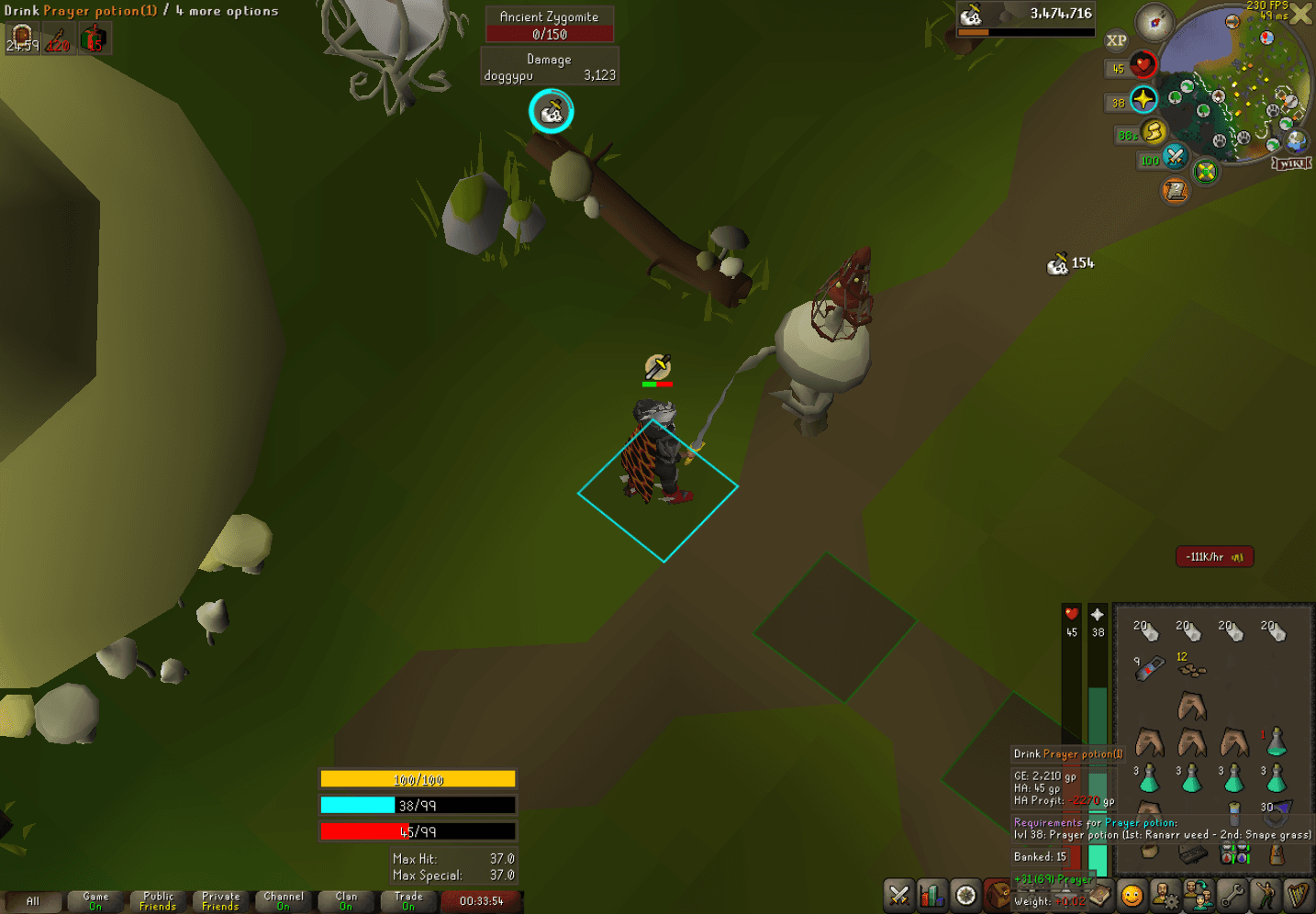Image resolution: width=1316 pixels, height=914 pixels.
Task: Open the Emotes smiley icon
Action: pos(1132,893)
